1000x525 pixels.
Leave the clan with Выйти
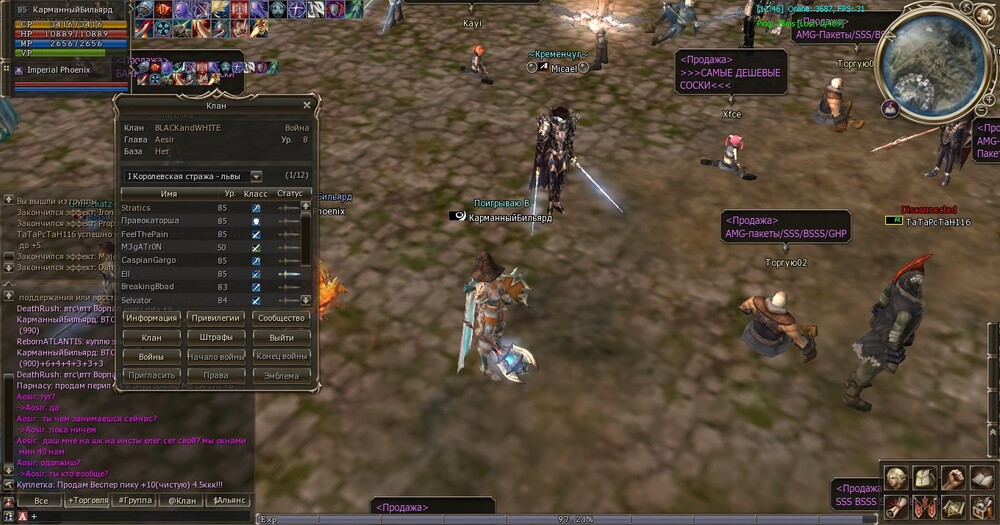point(281,337)
